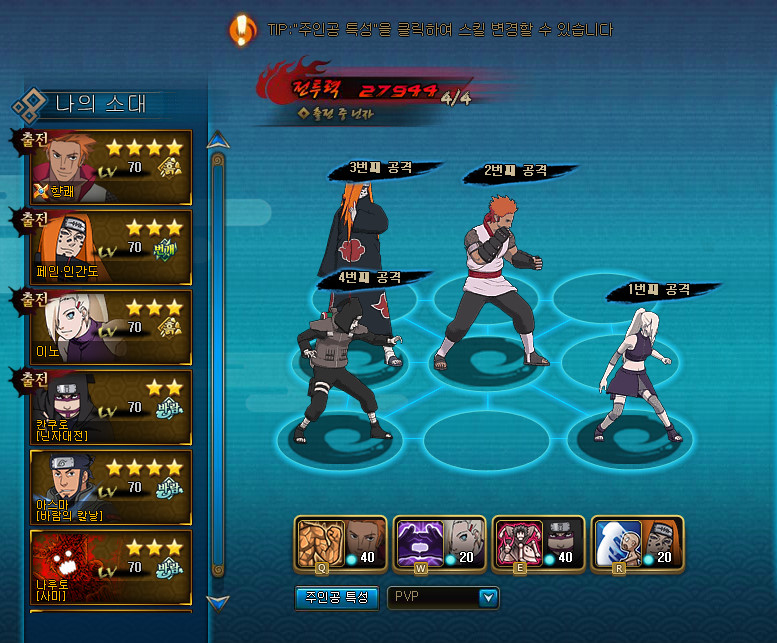Open the PVP dropdown selector
The width and height of the screenshot is (777, 643).
(x=443, y=598)
